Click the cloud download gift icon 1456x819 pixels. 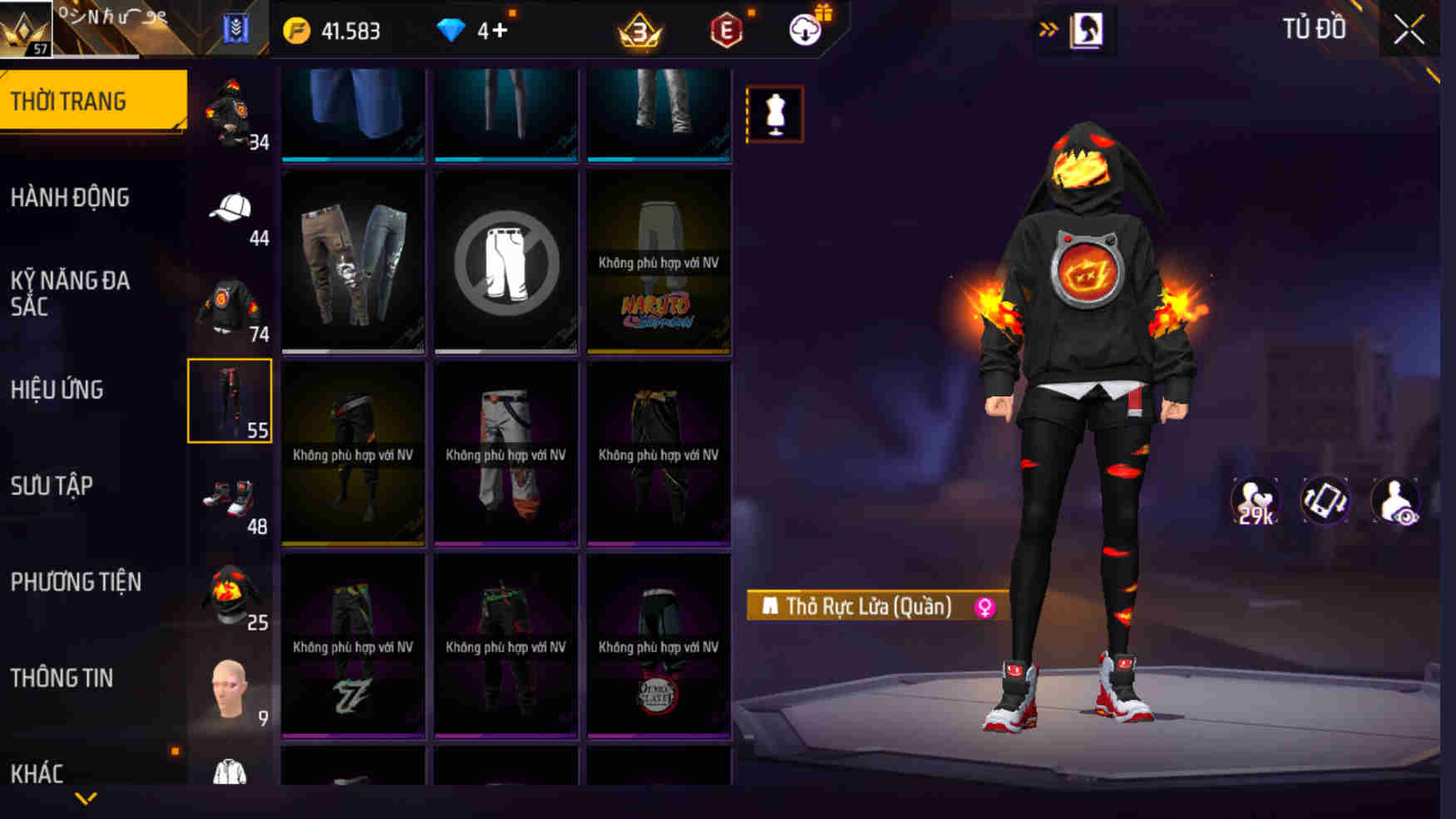[x=801, y=31]
